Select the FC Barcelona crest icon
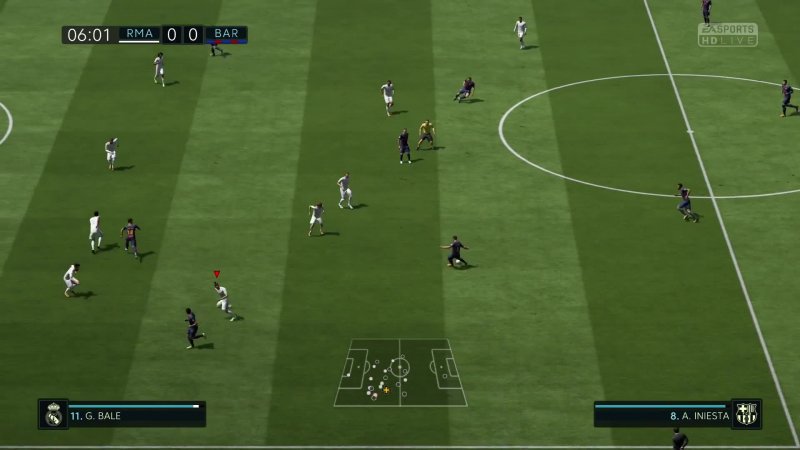This screenshot has height=450, width=800. 745,414
